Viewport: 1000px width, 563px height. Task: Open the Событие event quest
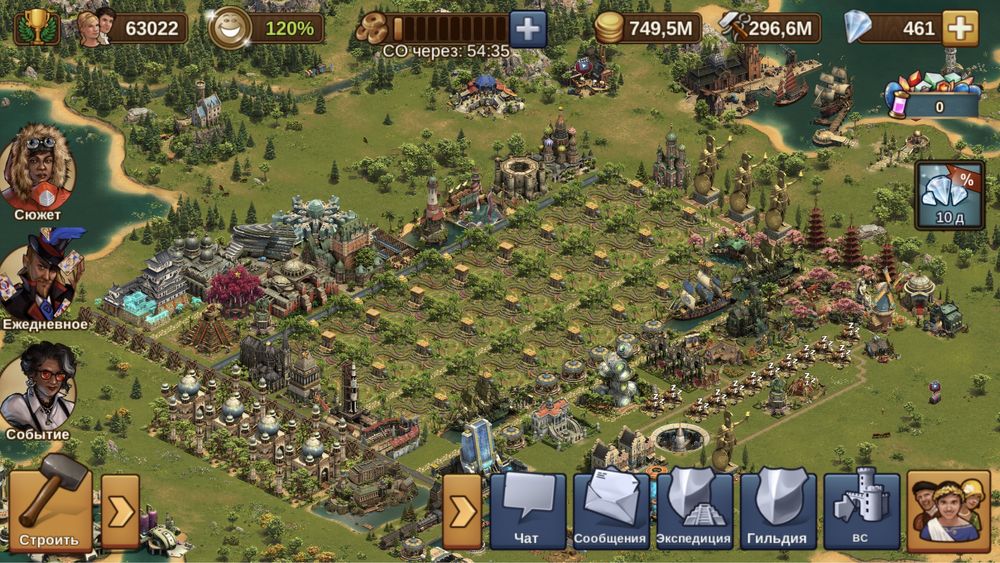38,392
